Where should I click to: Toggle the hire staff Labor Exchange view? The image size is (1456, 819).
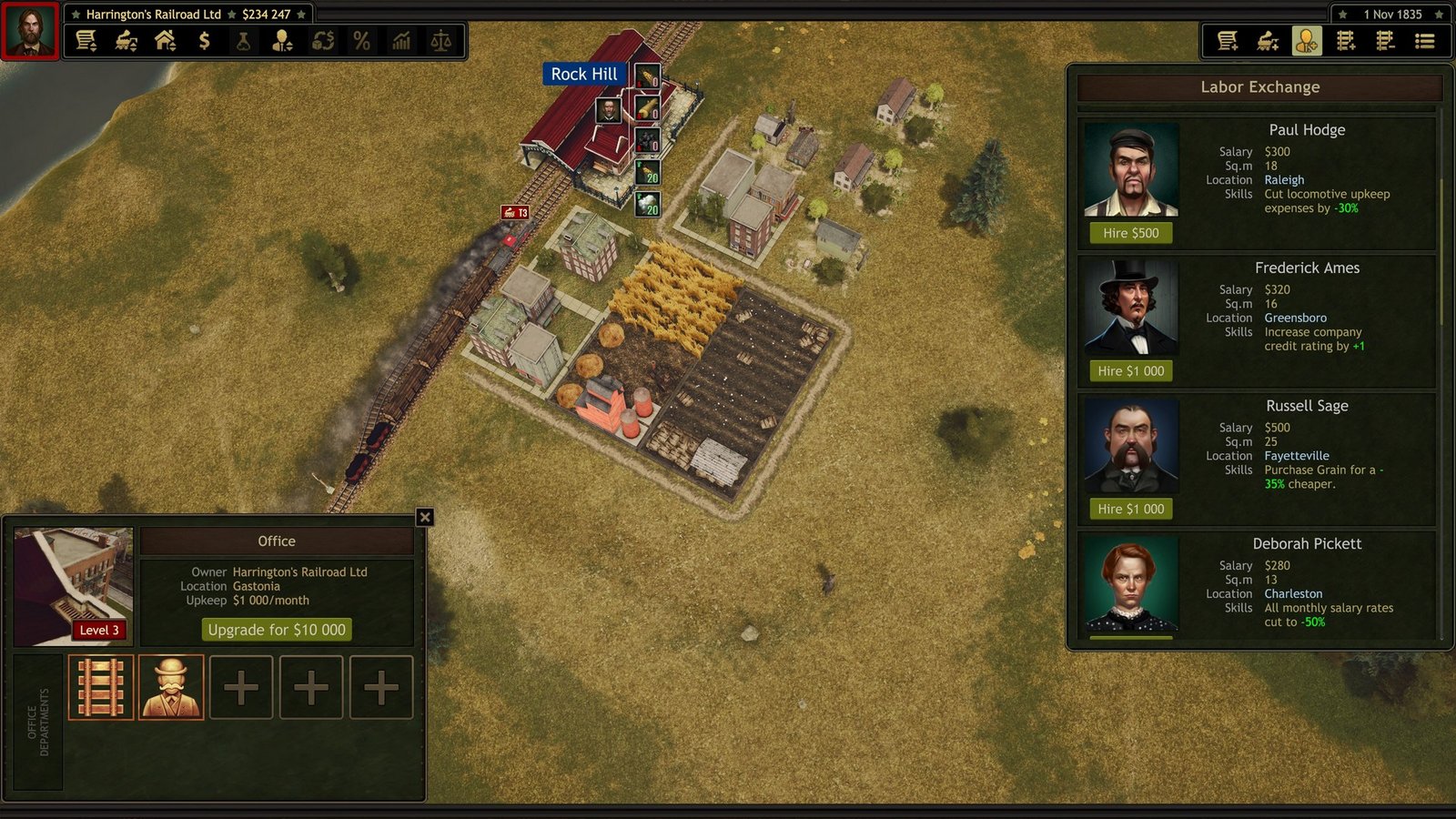pyautogui.click(x=1308, y=40)
